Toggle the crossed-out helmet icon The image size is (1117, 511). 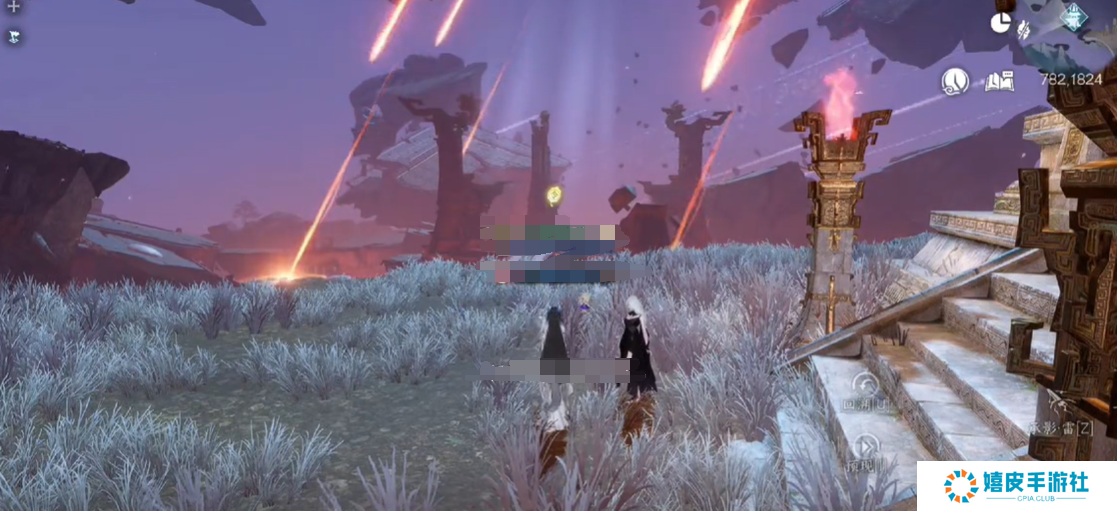pyautogui.click(x=1025, y=30)
